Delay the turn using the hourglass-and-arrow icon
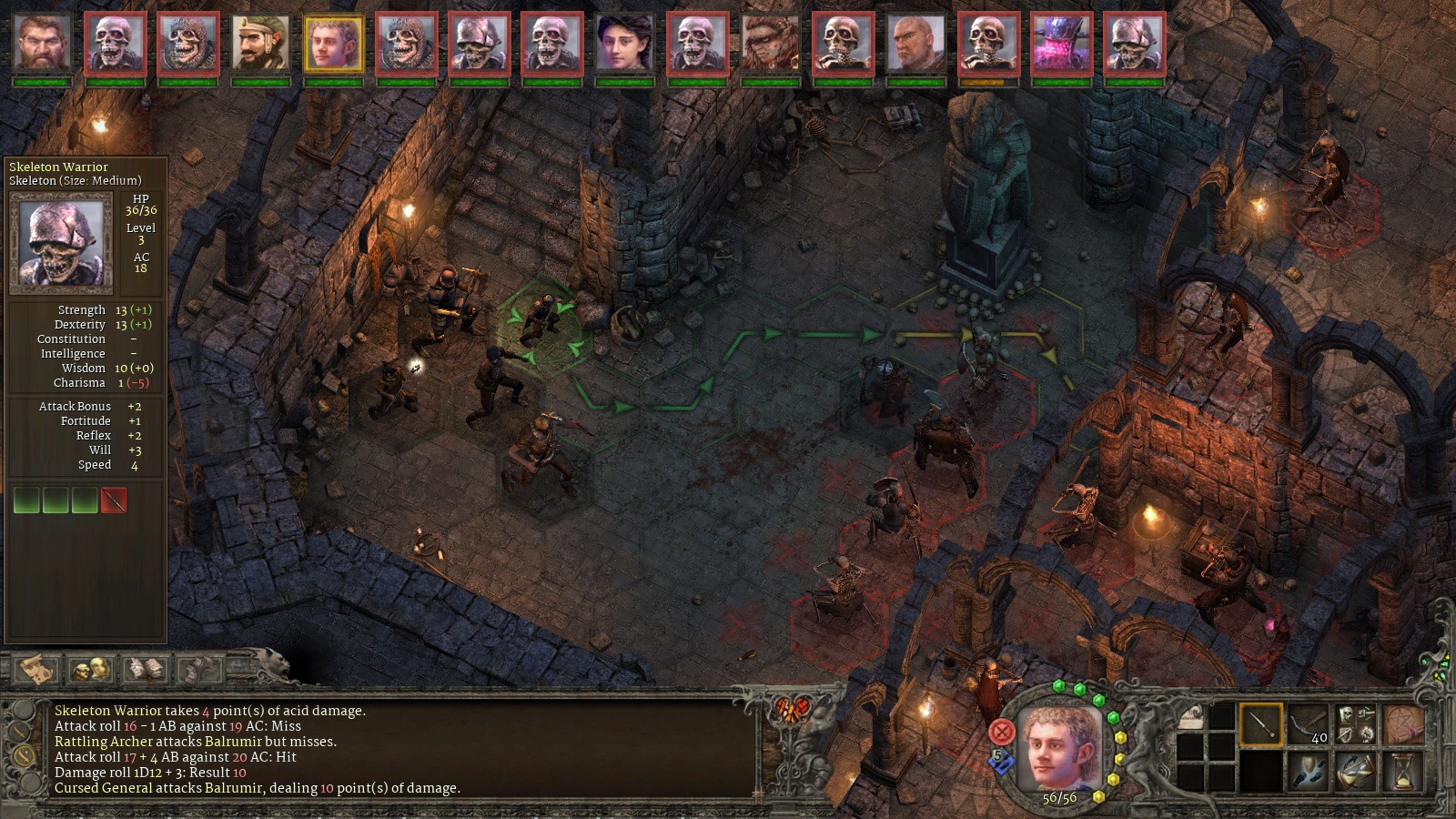This screenshot has height=819, width=1456. coord(1355,771)
